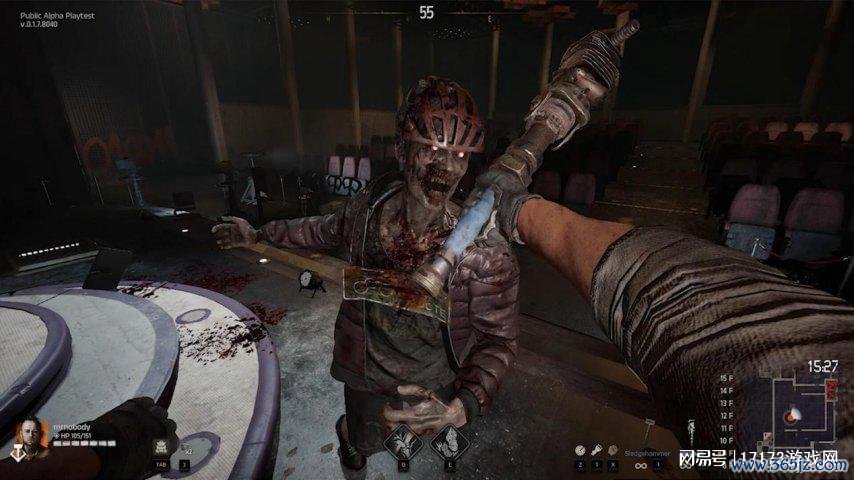
Task: Choose the flashlight item icon
Action: pos(596,450)
